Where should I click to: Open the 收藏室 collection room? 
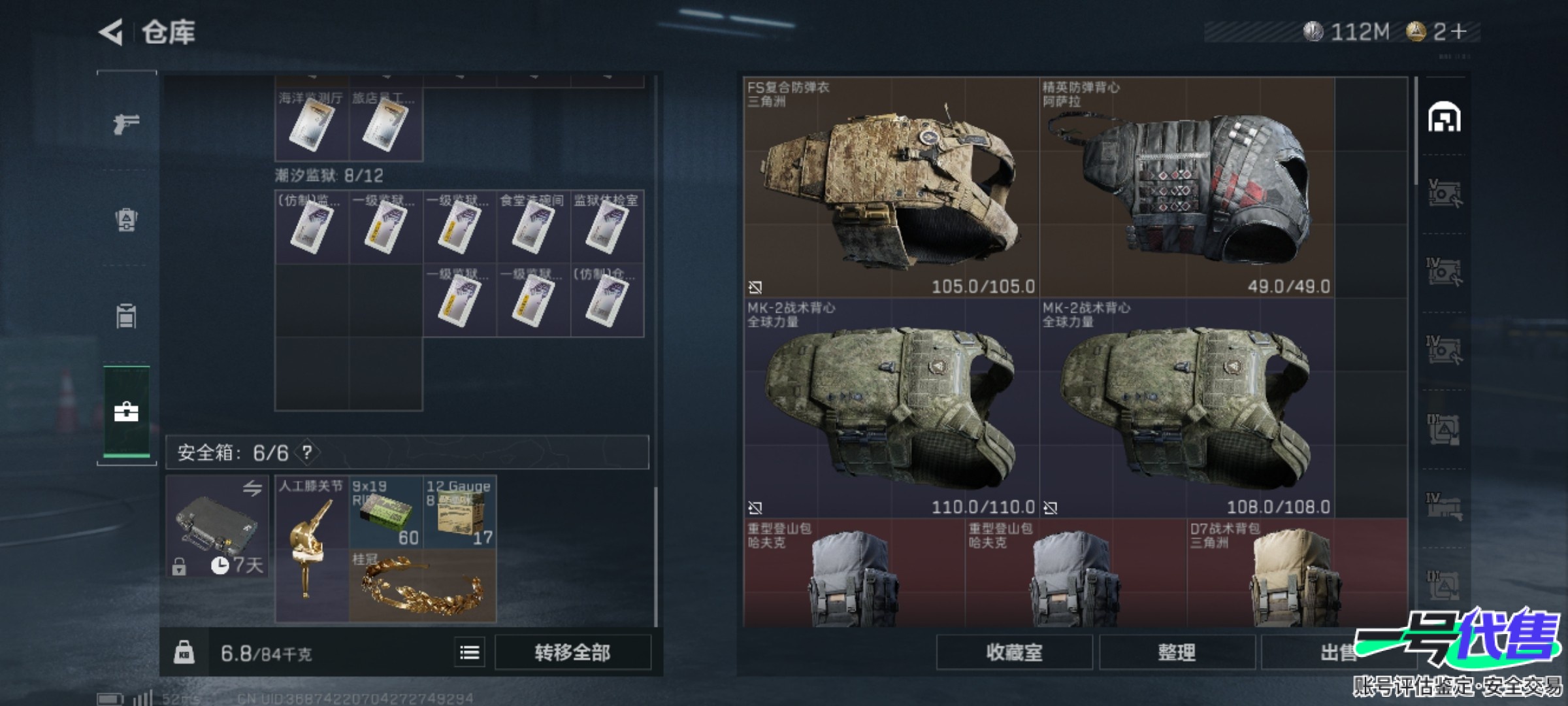[1014, 652]
